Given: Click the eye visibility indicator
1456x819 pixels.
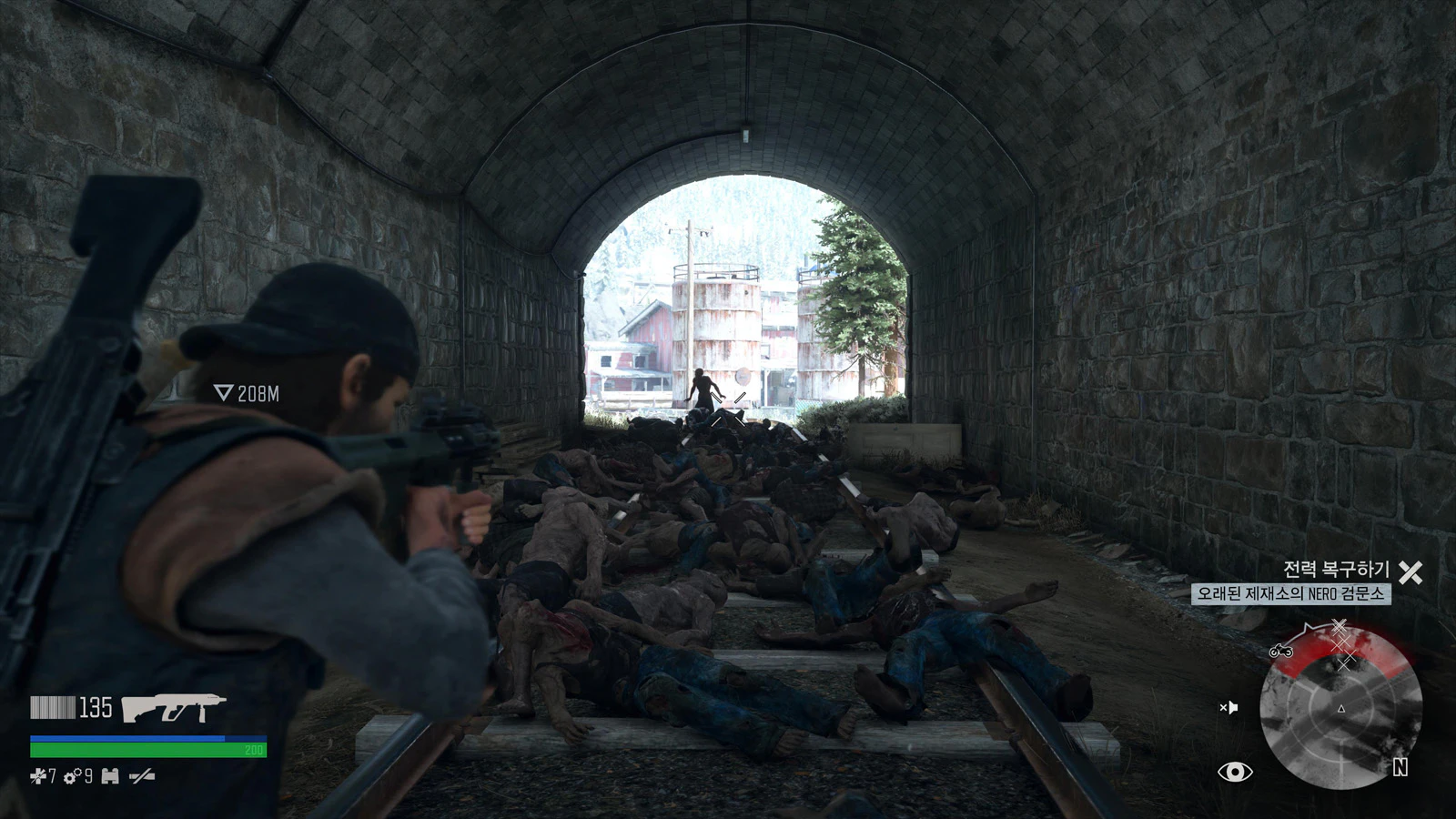Looking at the screenshot, I should [x=1235, y=772].
